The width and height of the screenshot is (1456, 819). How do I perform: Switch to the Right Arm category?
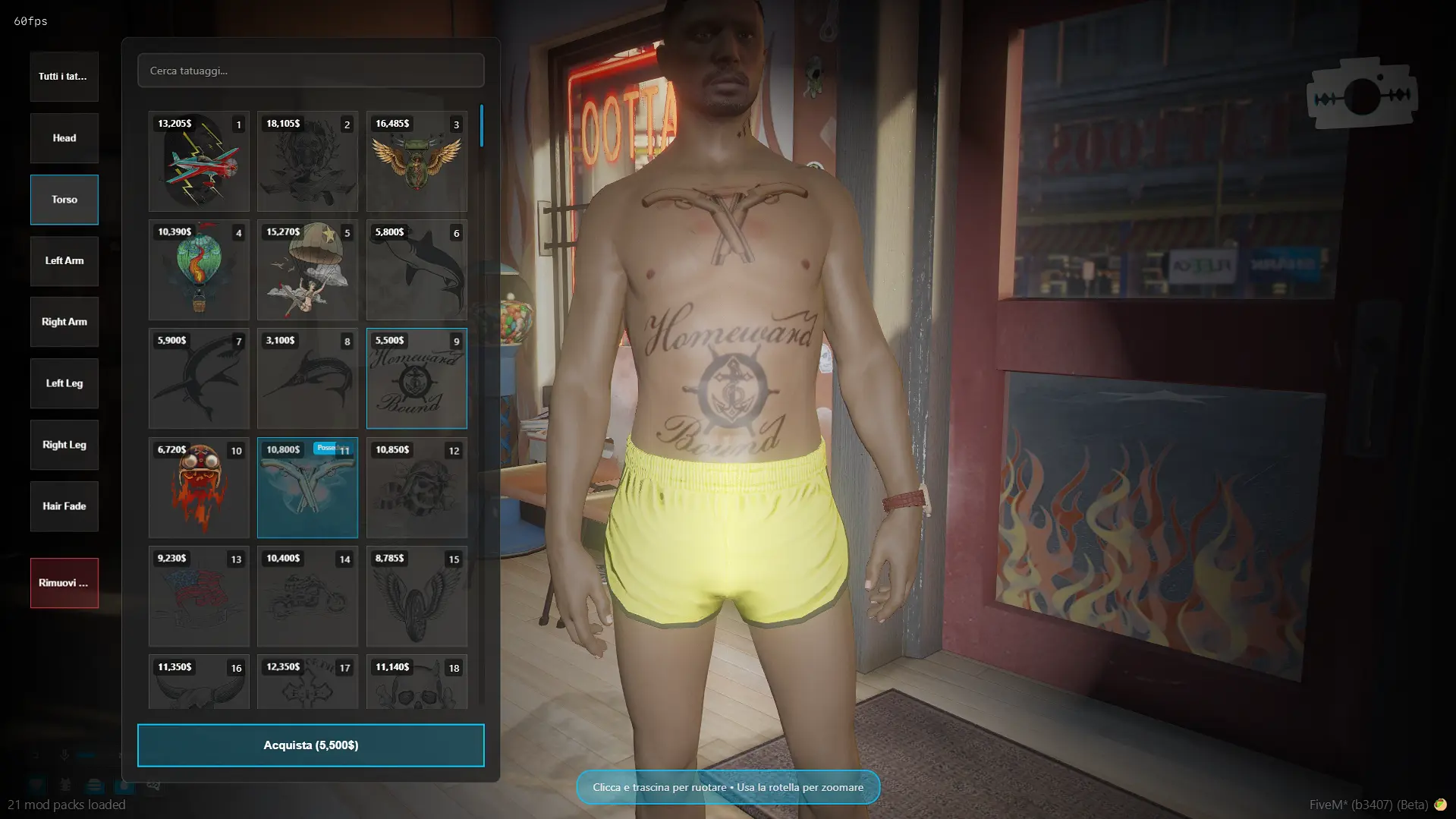[64, 321]
